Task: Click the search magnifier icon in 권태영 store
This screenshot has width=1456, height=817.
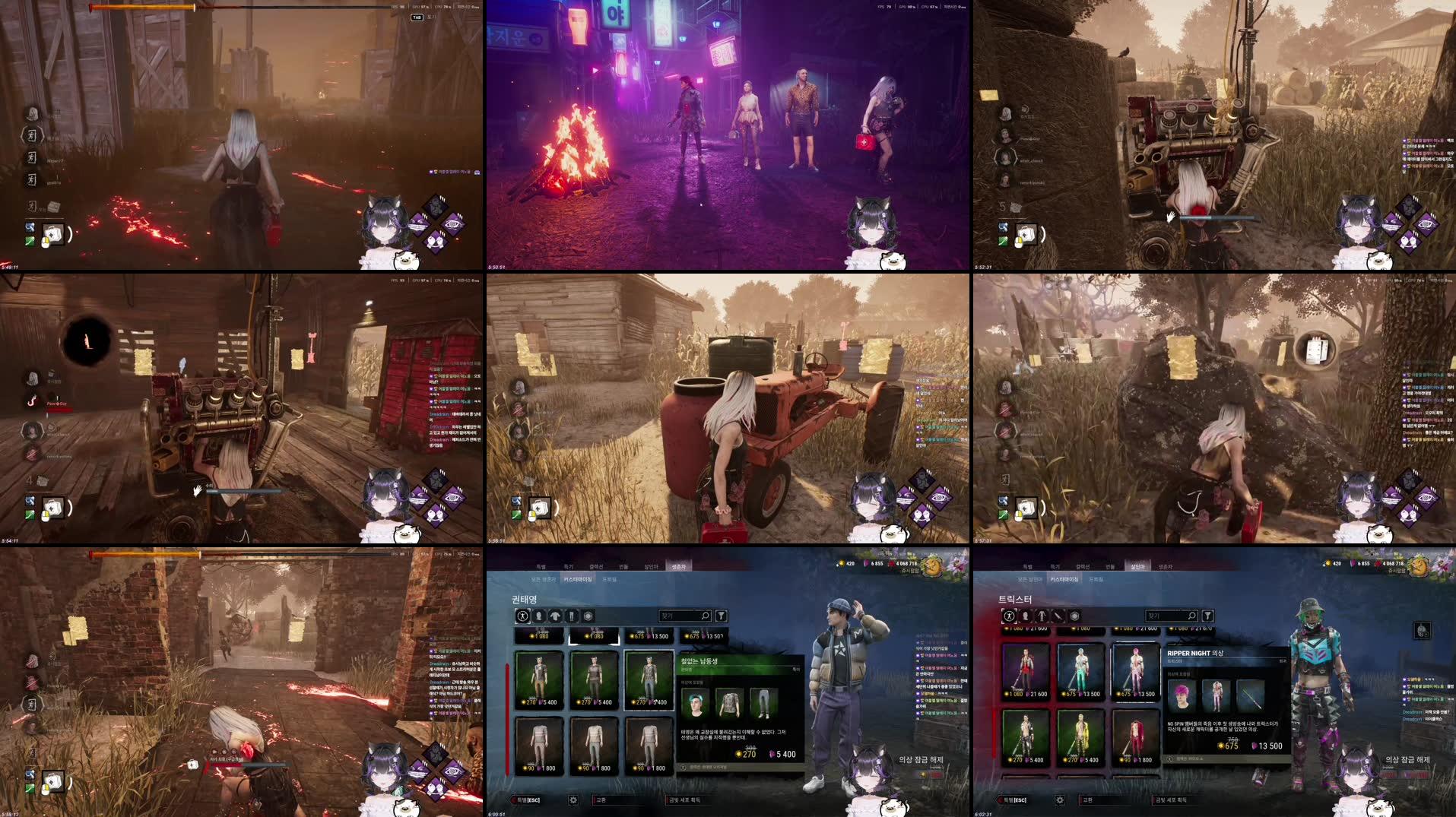Action: click(705, 616)
